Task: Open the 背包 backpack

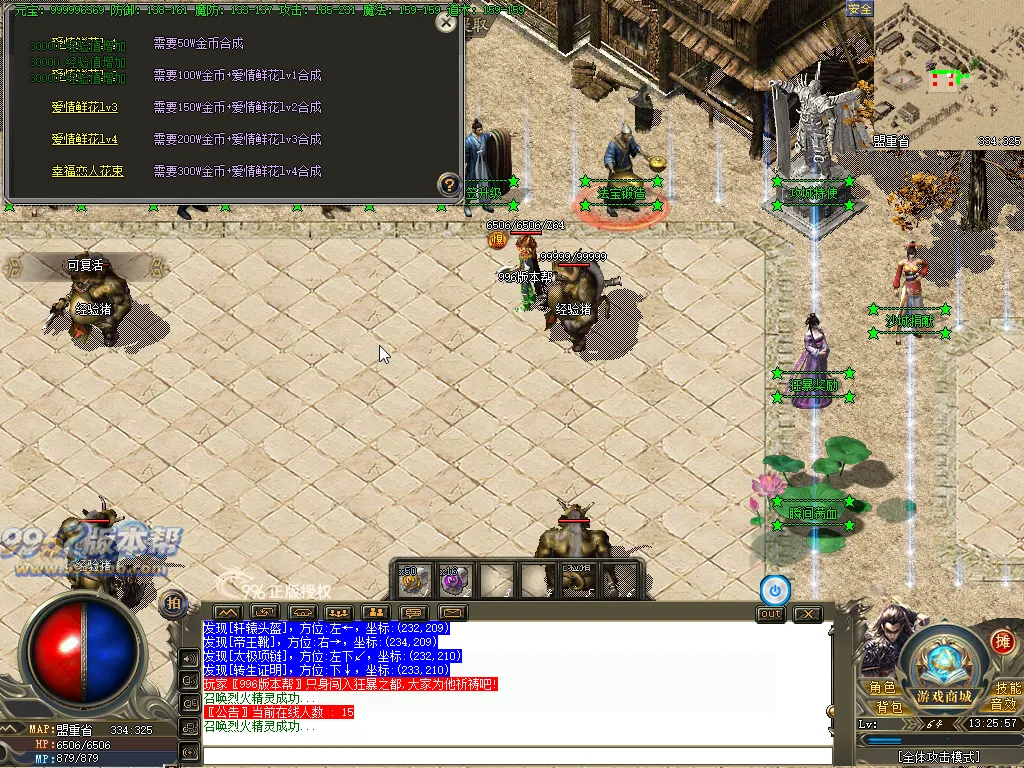Action: (x=890, y=707)
